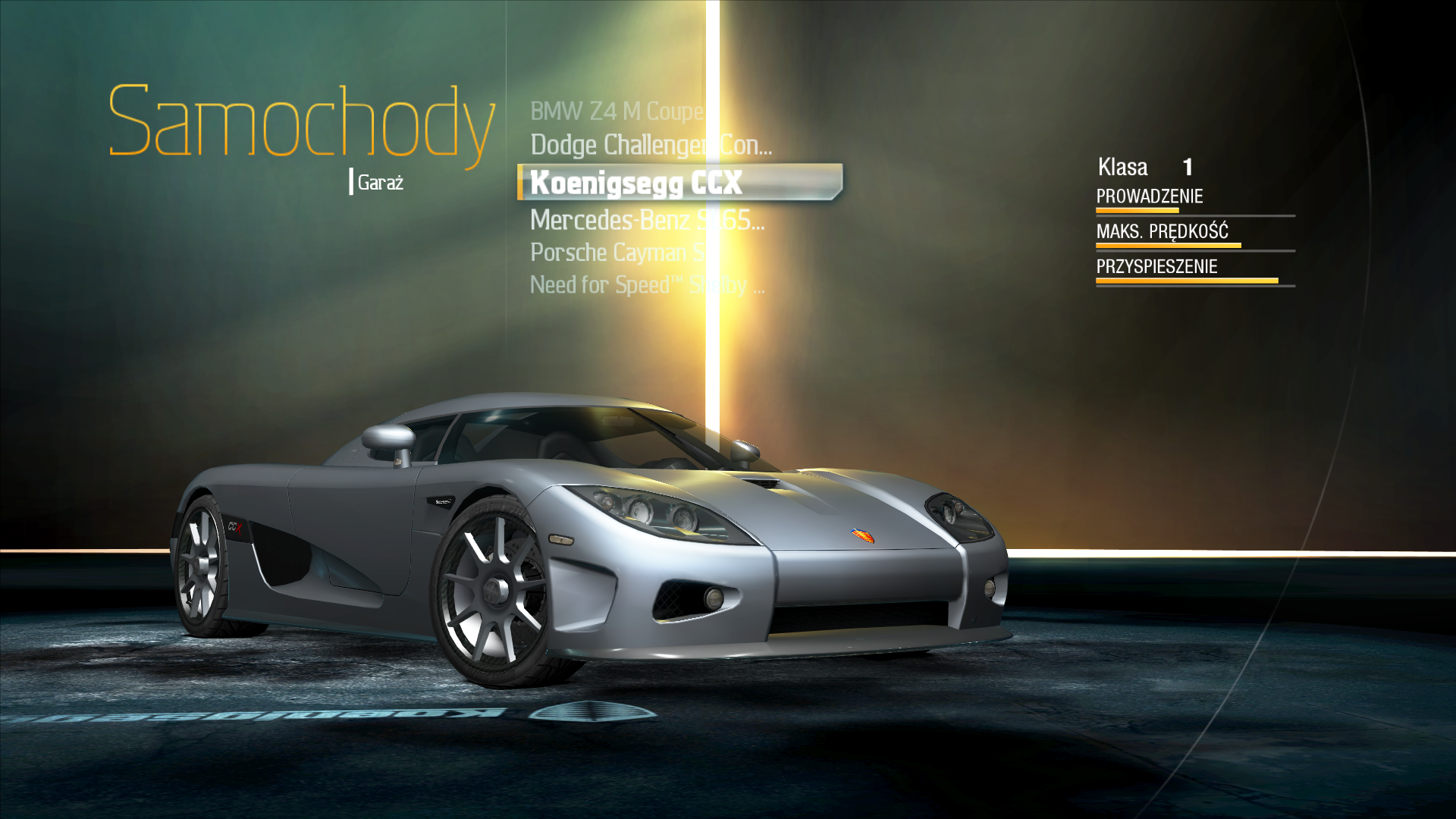Choose the Dodge Challenger car

pyautogui.click(x=651, y=145)
